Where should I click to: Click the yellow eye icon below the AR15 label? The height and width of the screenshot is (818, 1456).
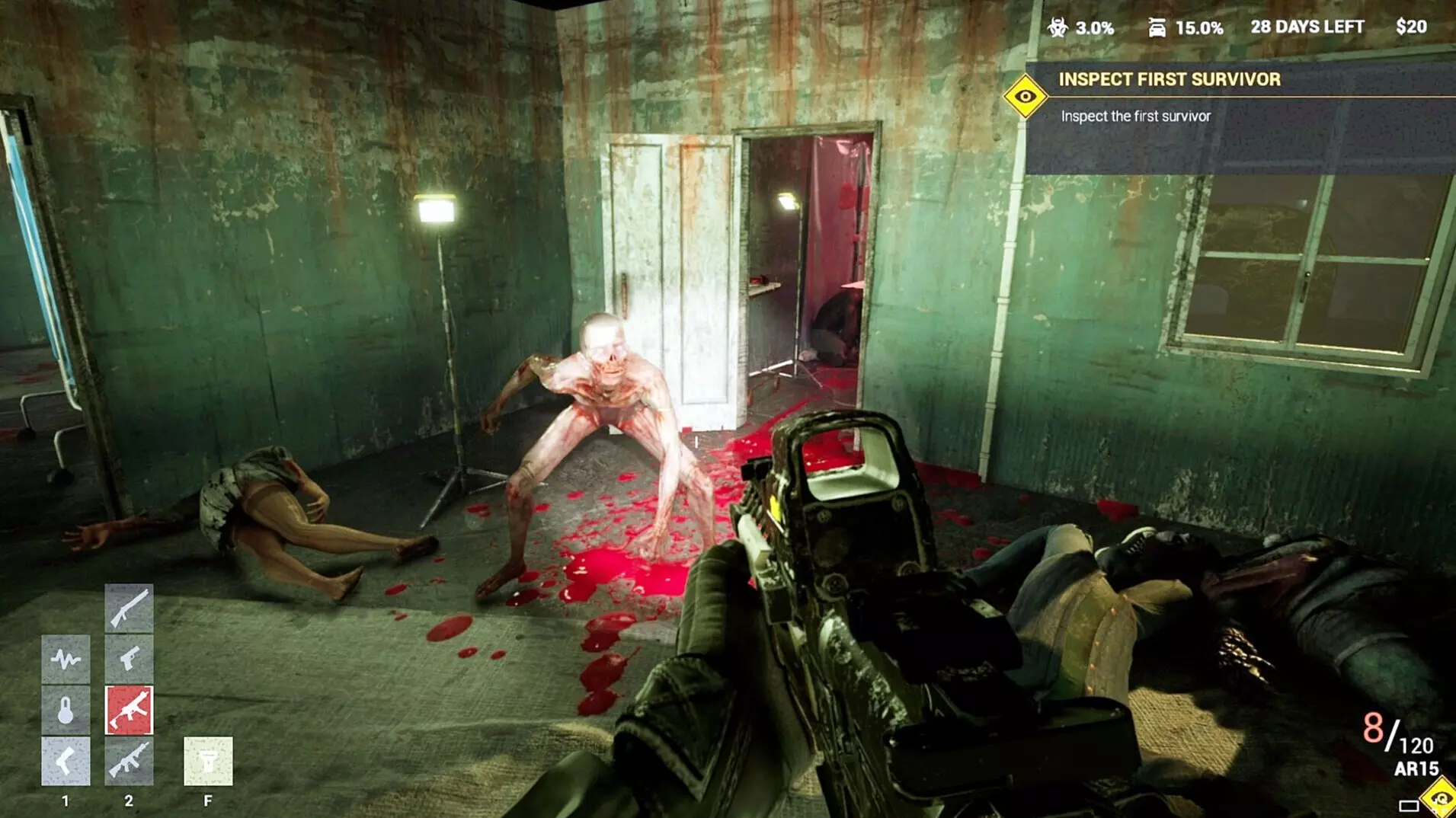(x=1440, y=798)
